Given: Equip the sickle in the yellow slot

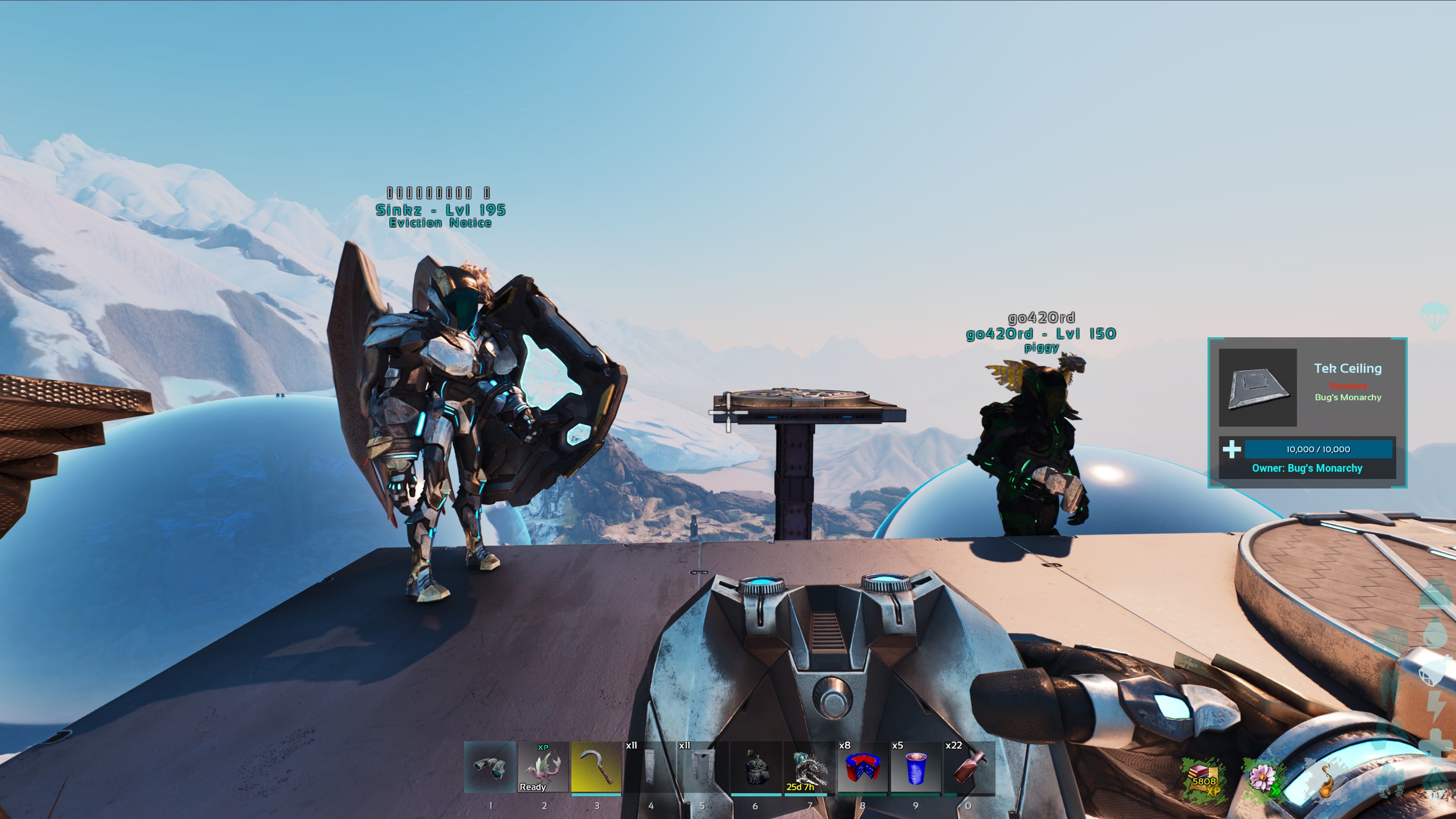Looking at the screenshot, I should [x=596, y=767].
